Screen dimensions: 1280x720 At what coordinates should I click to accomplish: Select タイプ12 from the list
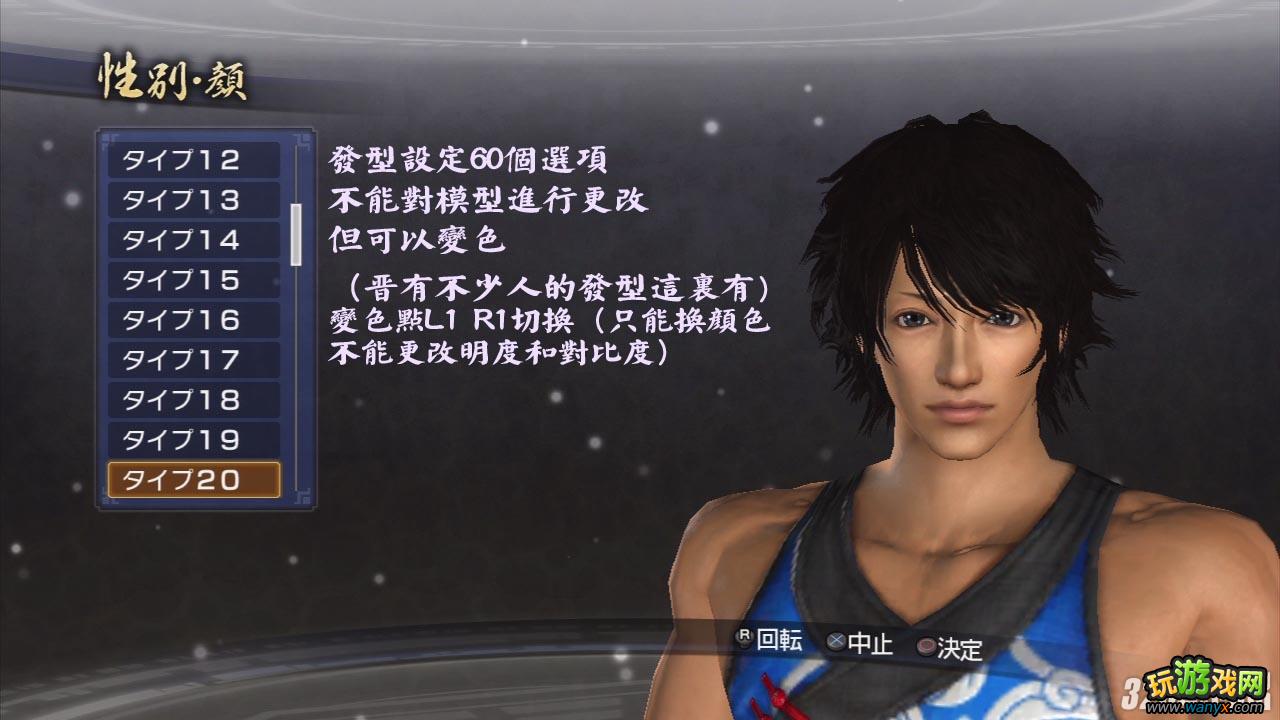click(193, 160)
